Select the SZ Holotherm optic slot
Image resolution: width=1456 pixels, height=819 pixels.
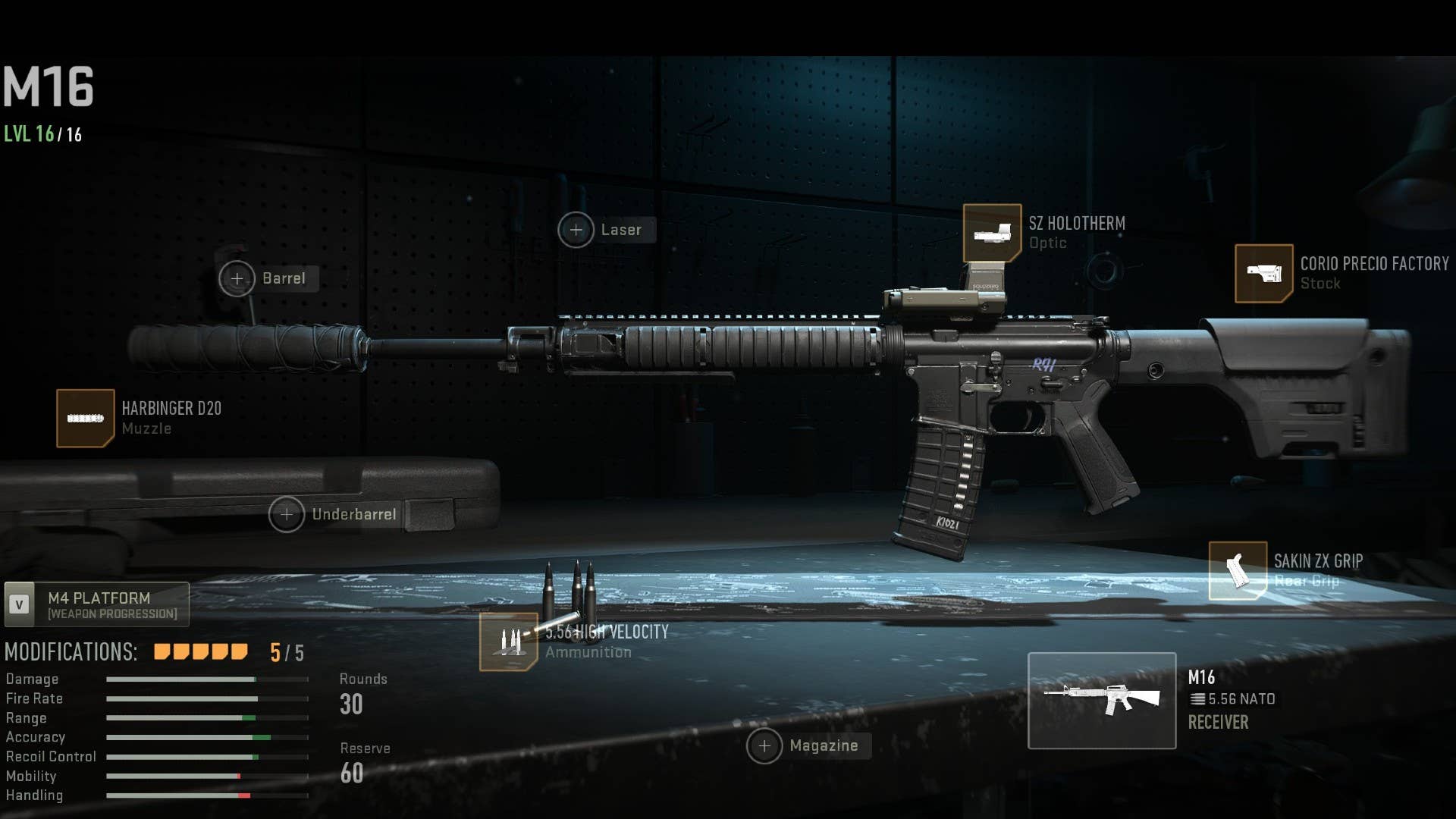(x=992, y=234)
